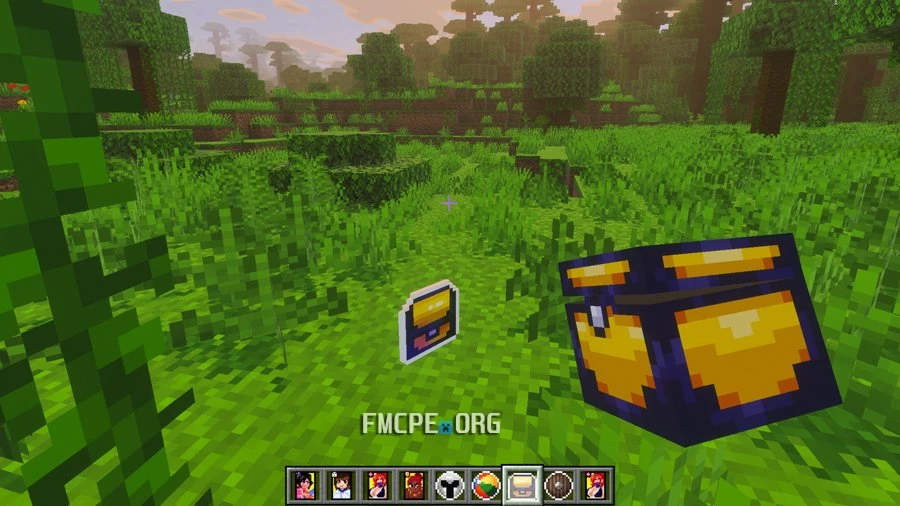900x506 pixels.
Task: Choose the round wooden shield slot
Action: click(x=557, y=485)
